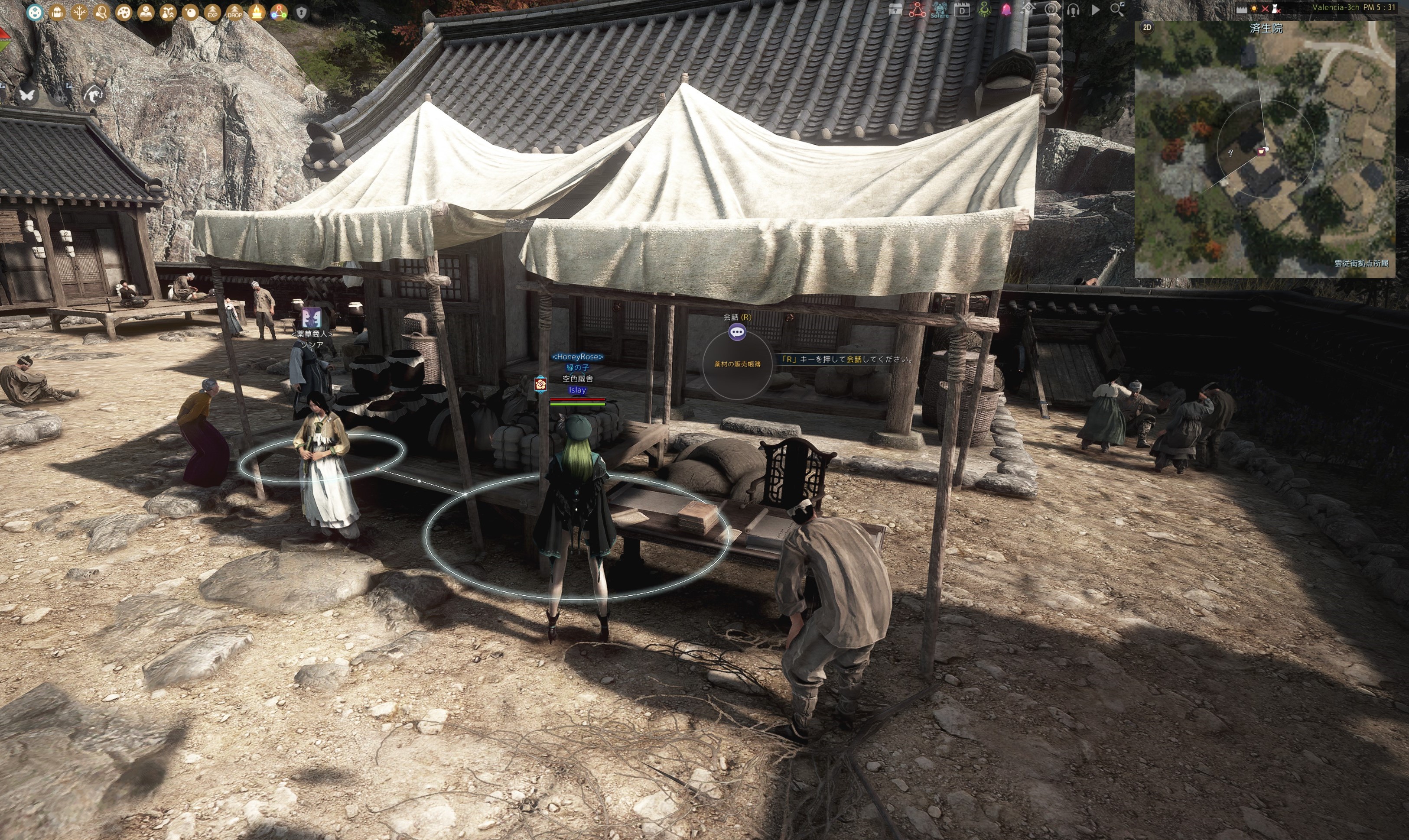Select the EXP boost buff icon
This screenshot has width=1409, height=840.
[212, 13]
